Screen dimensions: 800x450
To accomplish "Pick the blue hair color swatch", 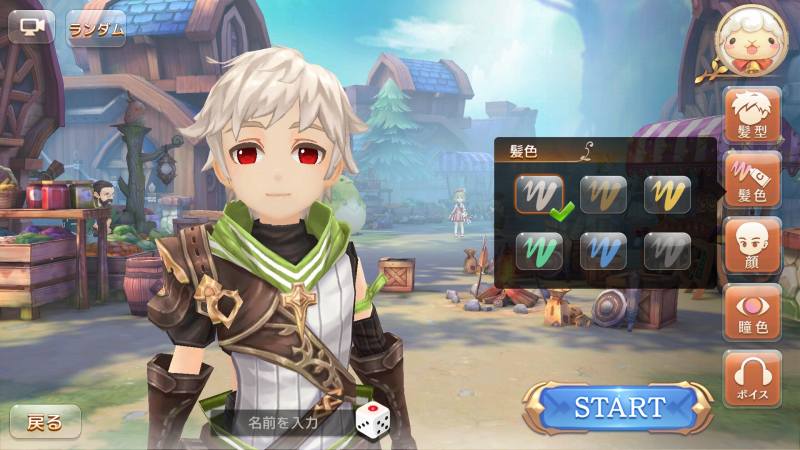I will (x=604, y=251).
